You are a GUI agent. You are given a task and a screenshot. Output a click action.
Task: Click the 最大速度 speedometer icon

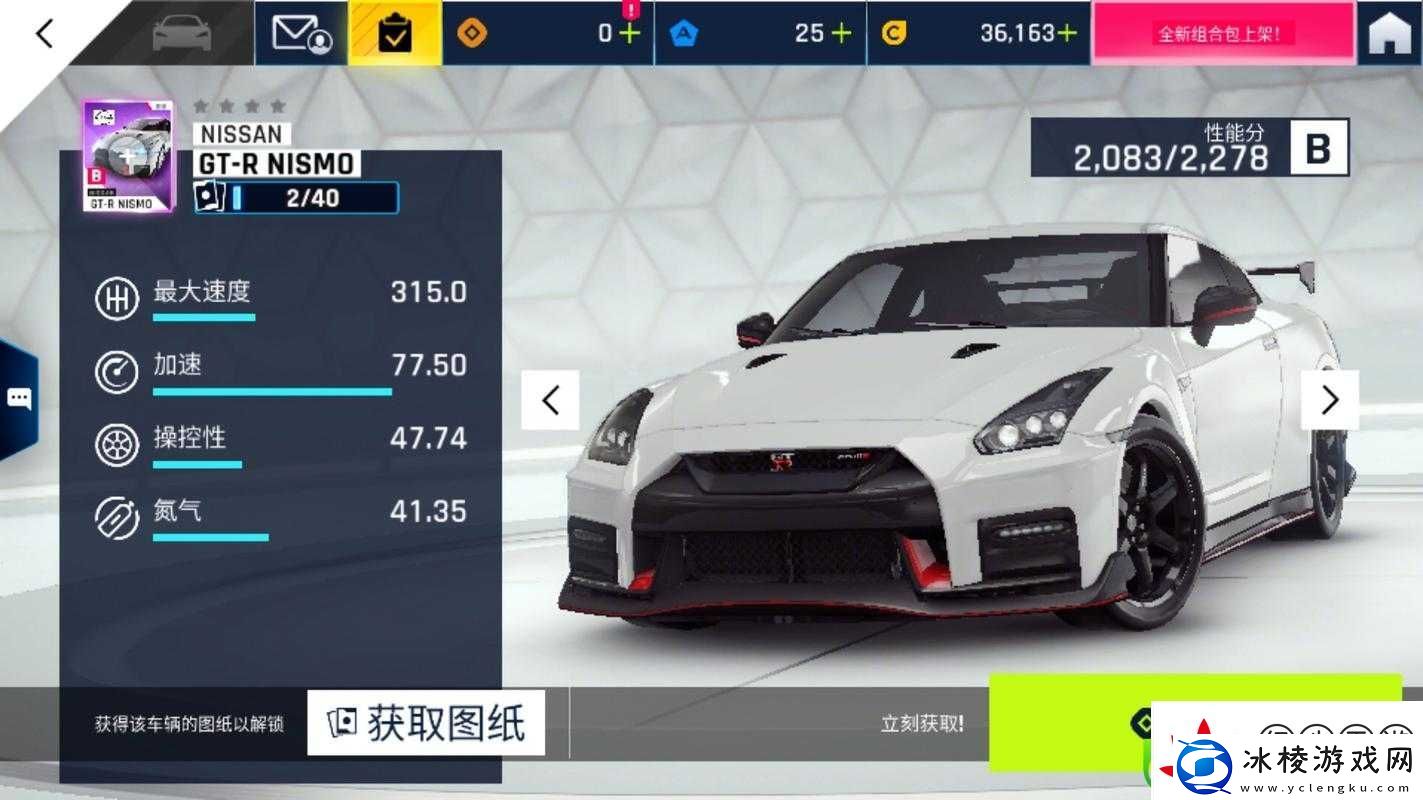[x=116, y=297]
